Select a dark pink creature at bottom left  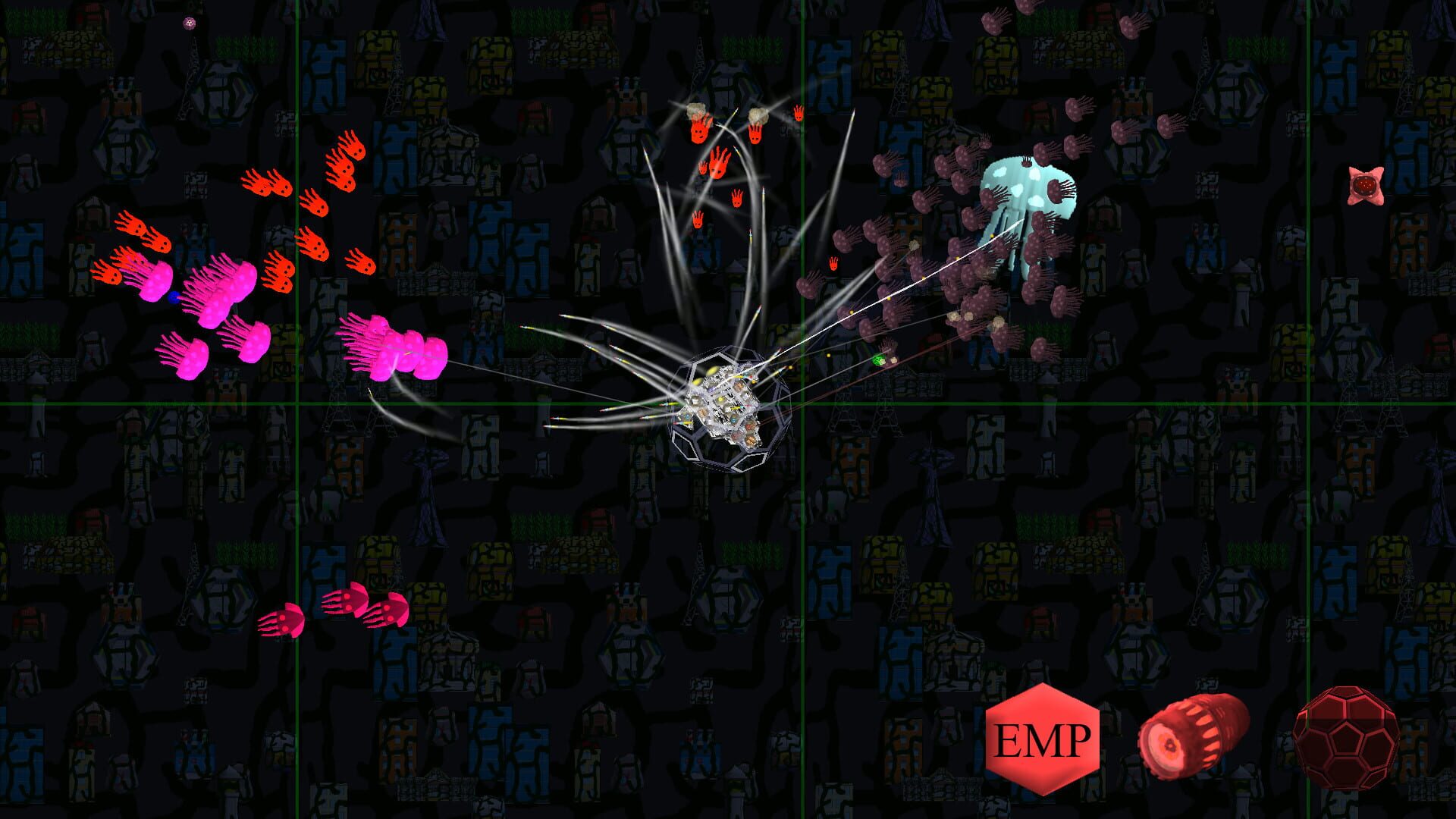point(288,622)
